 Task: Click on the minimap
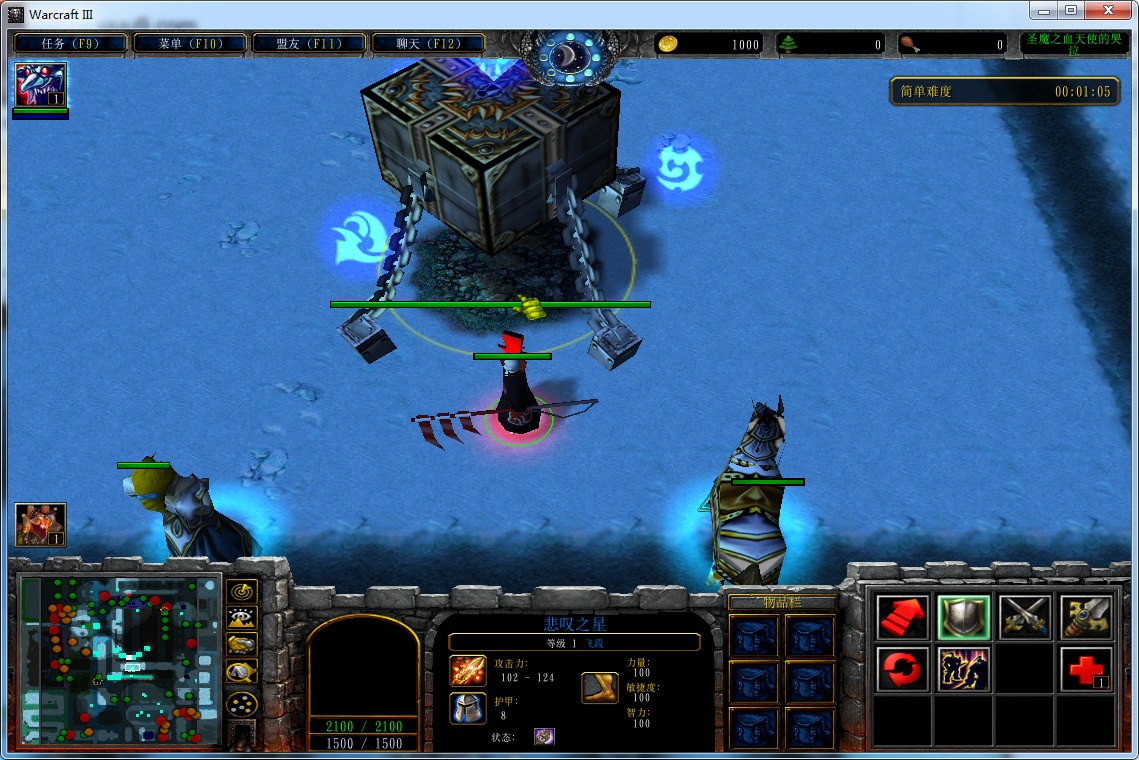click(119, 660)
